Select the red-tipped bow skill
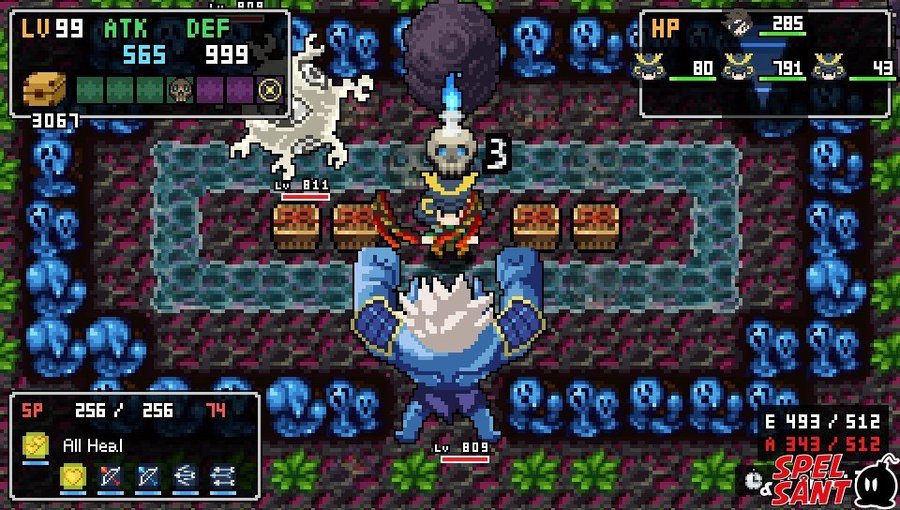This screenshot has height=510, width=900. coord(110,476)
